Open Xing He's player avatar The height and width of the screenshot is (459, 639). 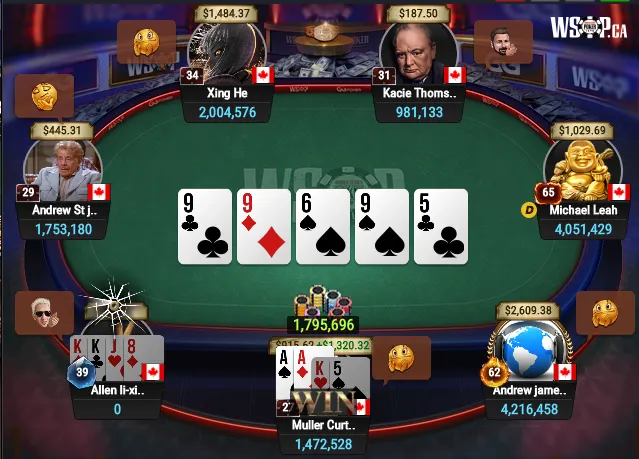227,51
